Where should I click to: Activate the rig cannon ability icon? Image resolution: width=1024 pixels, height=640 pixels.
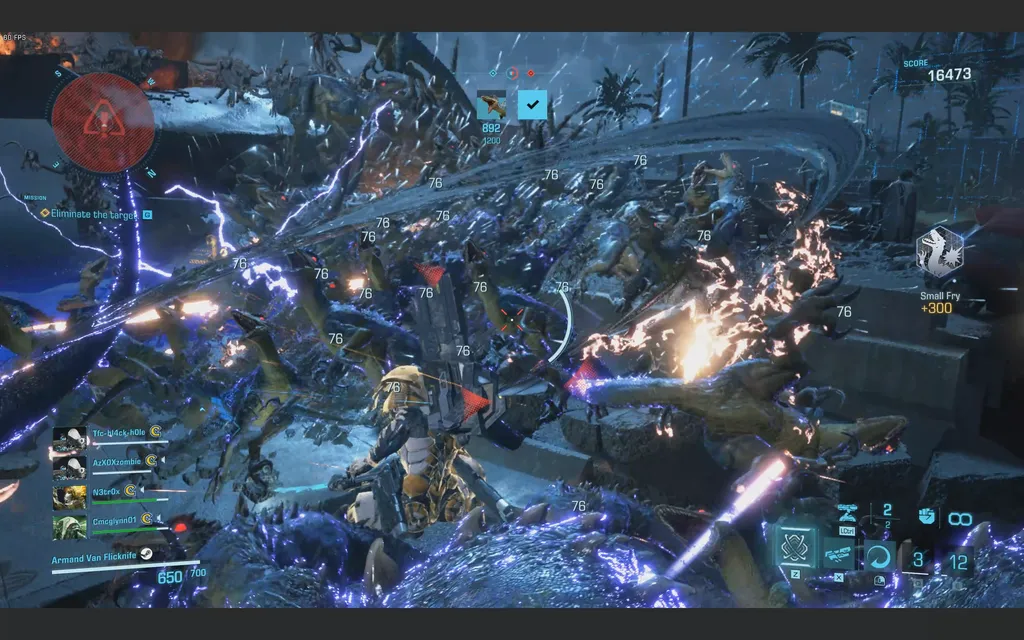pos(838,552)
